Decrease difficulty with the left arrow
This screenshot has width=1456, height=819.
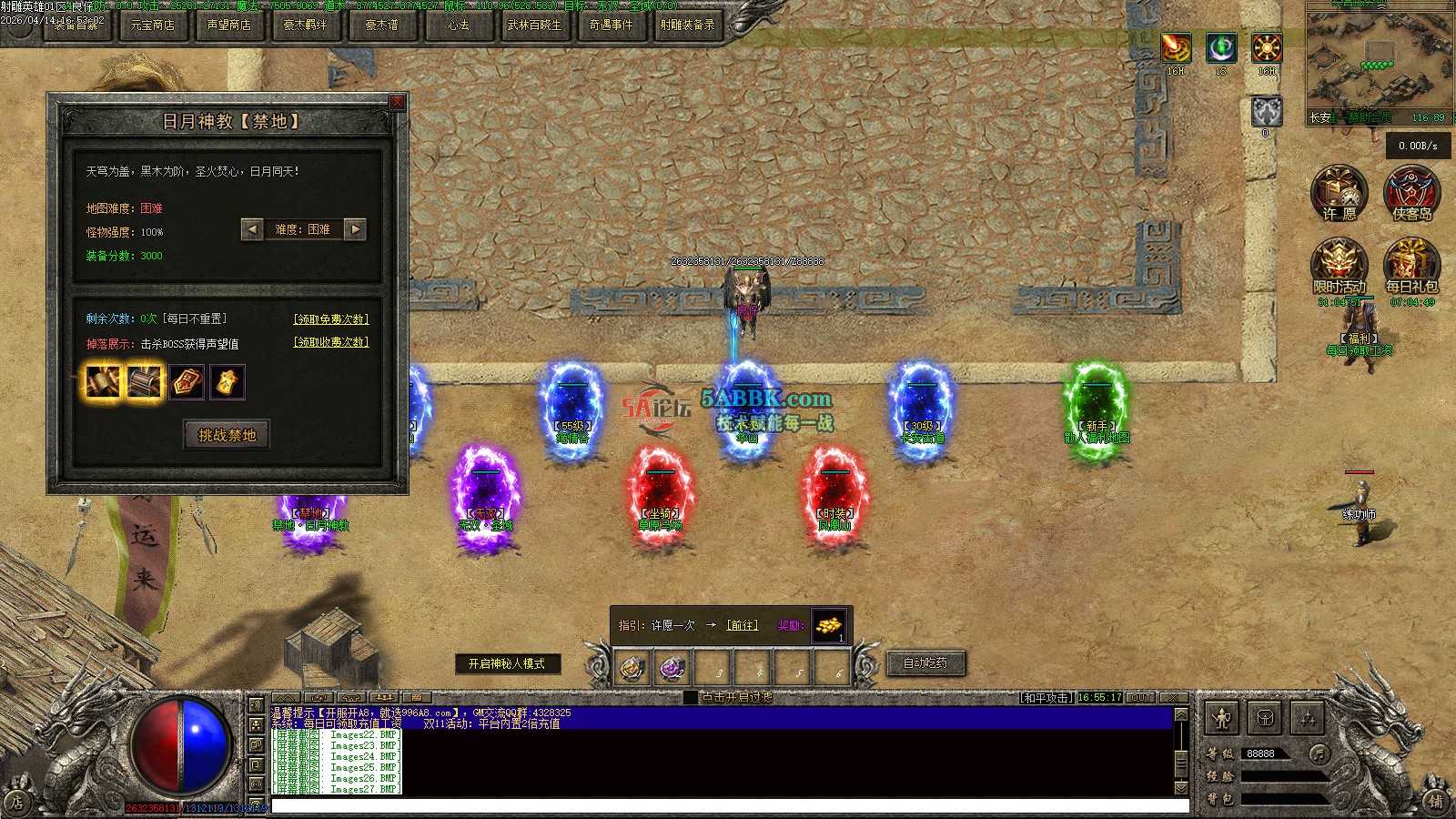252,229
